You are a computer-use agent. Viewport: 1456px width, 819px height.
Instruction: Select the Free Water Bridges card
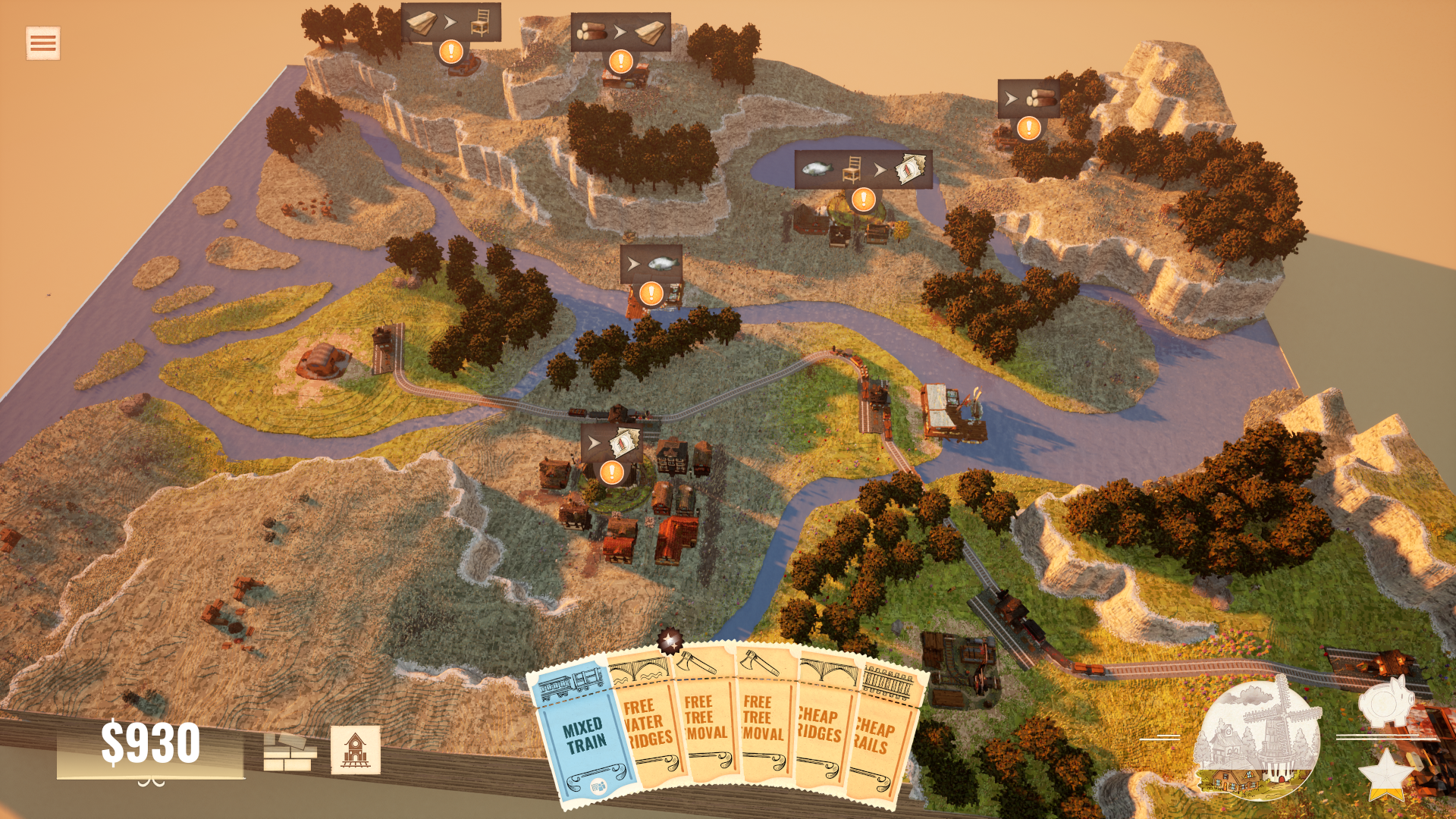coord(647,724)
